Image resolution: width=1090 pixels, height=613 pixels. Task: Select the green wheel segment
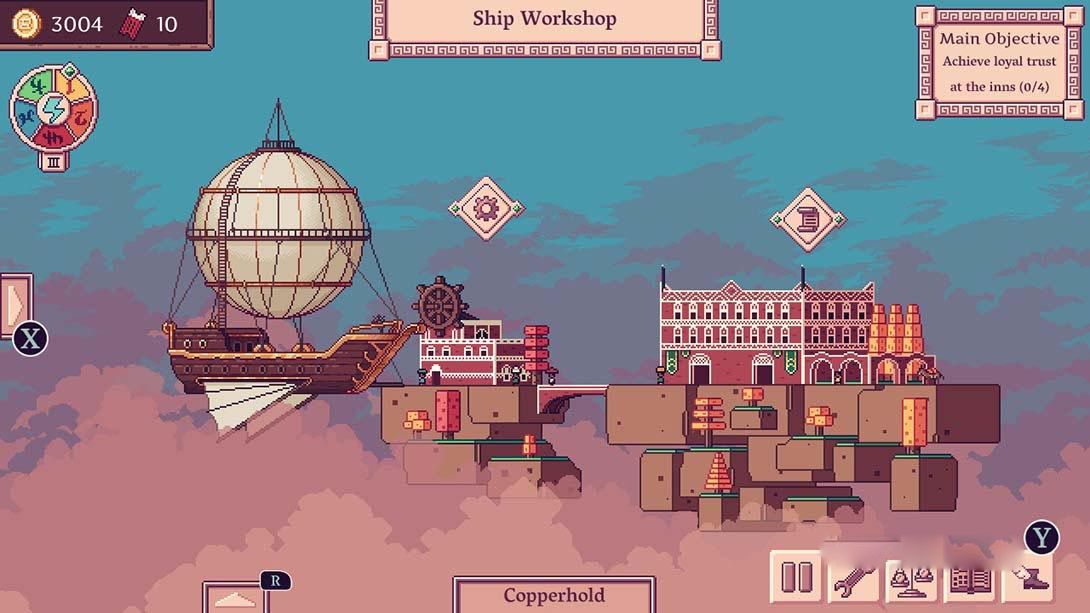36,86
